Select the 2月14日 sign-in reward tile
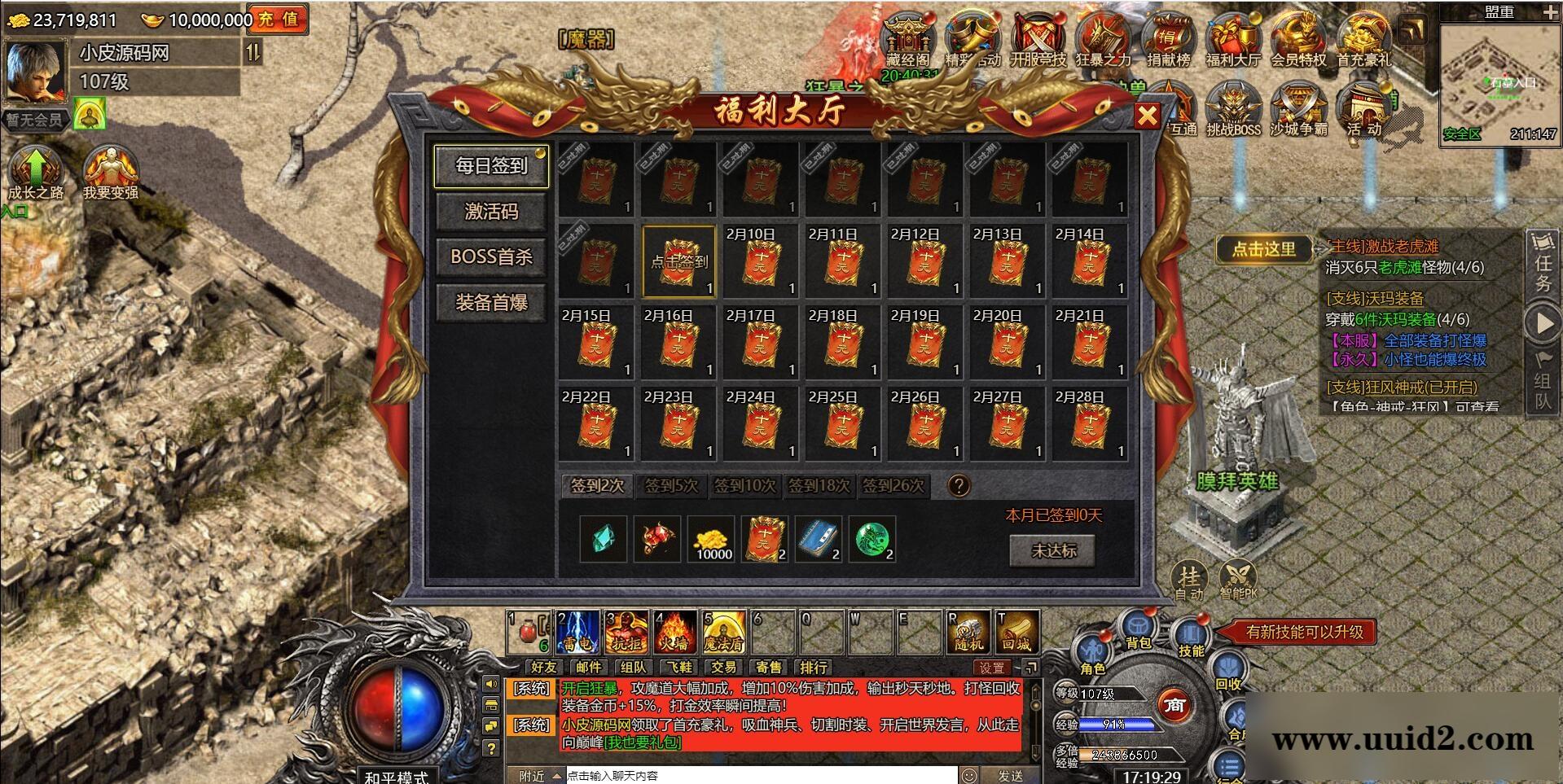 1089,262
